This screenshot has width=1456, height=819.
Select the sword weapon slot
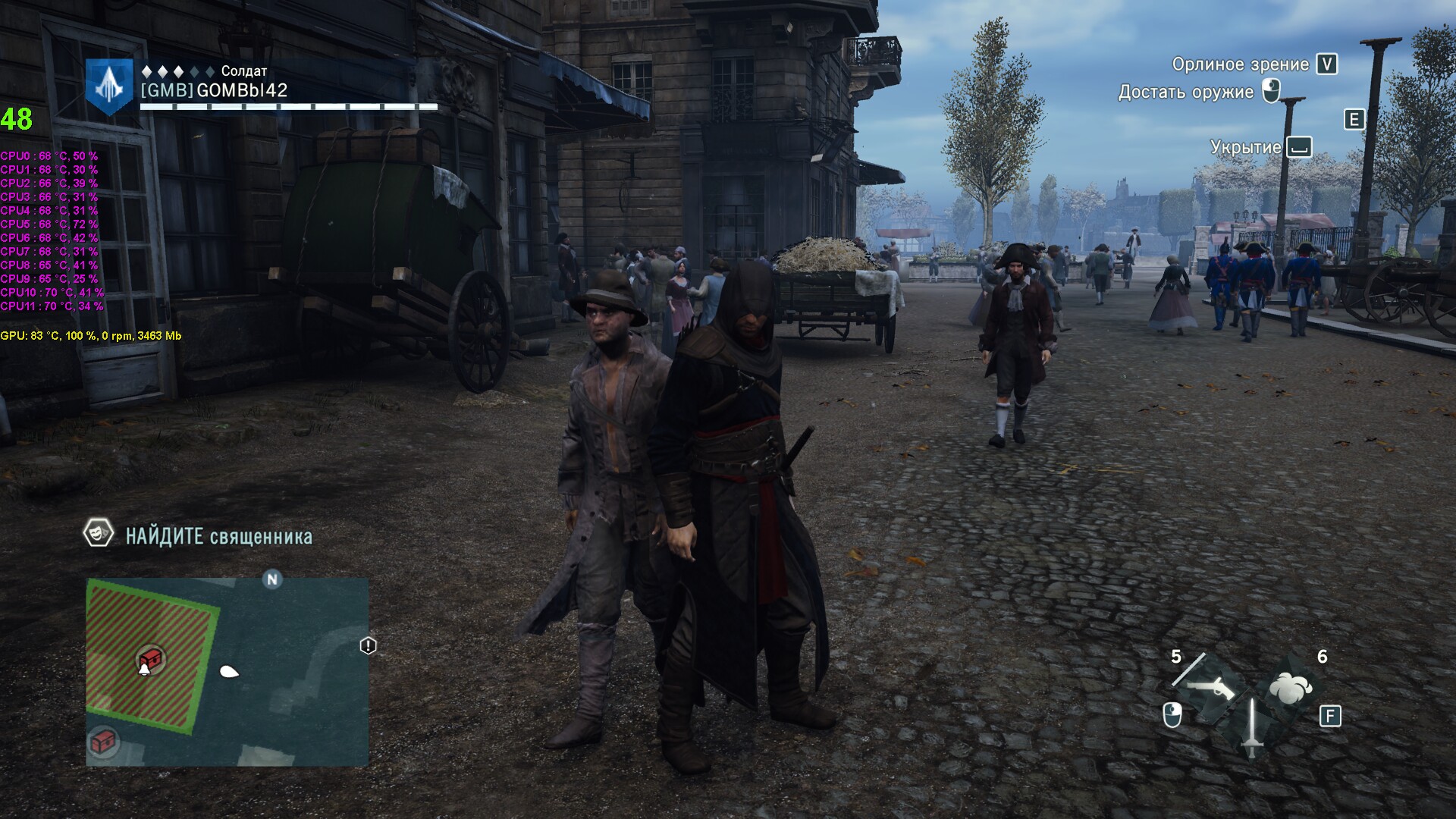[1251, 726]
